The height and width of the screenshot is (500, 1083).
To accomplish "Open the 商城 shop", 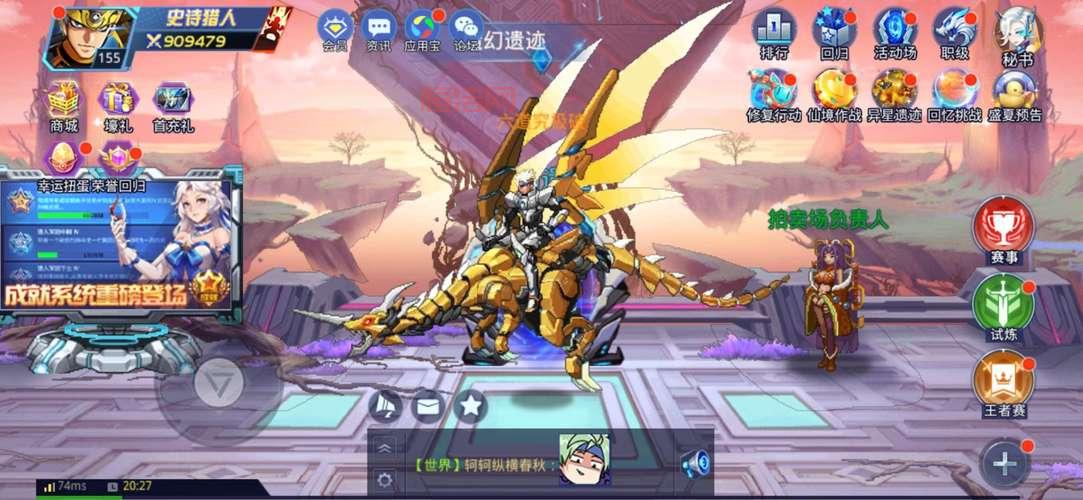I will tap(64, 105).
